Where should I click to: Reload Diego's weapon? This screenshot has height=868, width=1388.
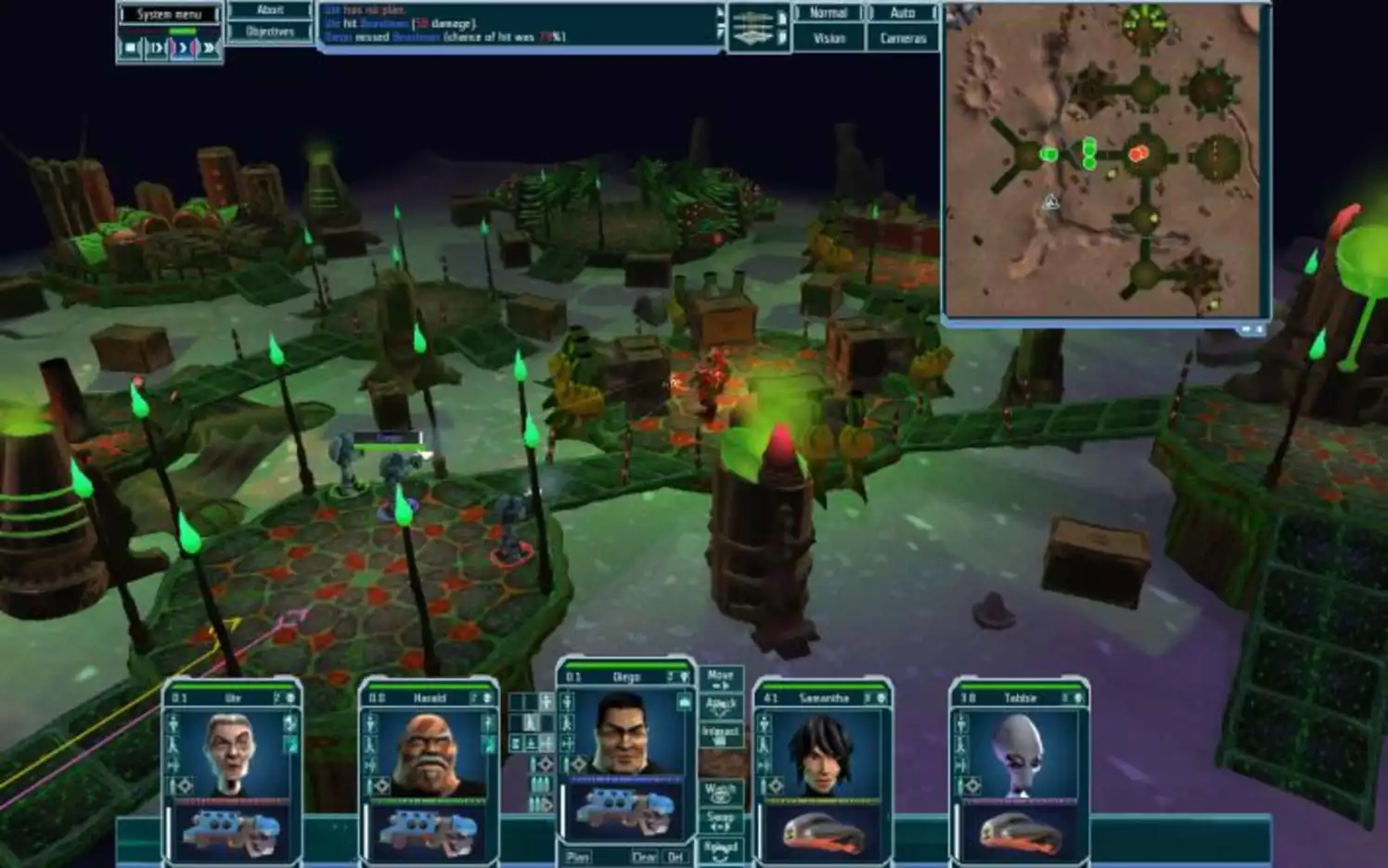pyautogui.click(x=720, y=848)
